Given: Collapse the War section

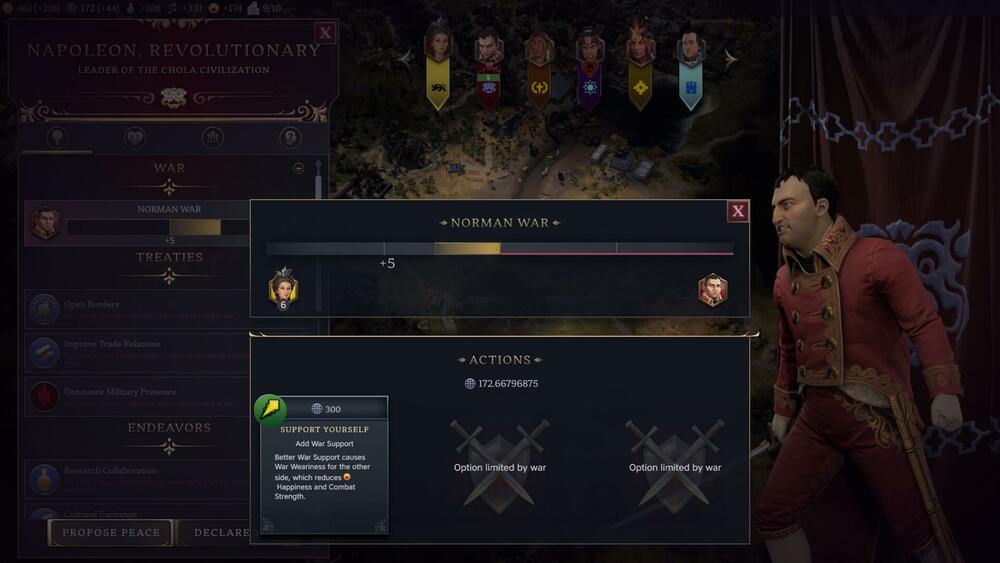Looking at the screenshot, I should coord(298,169).
